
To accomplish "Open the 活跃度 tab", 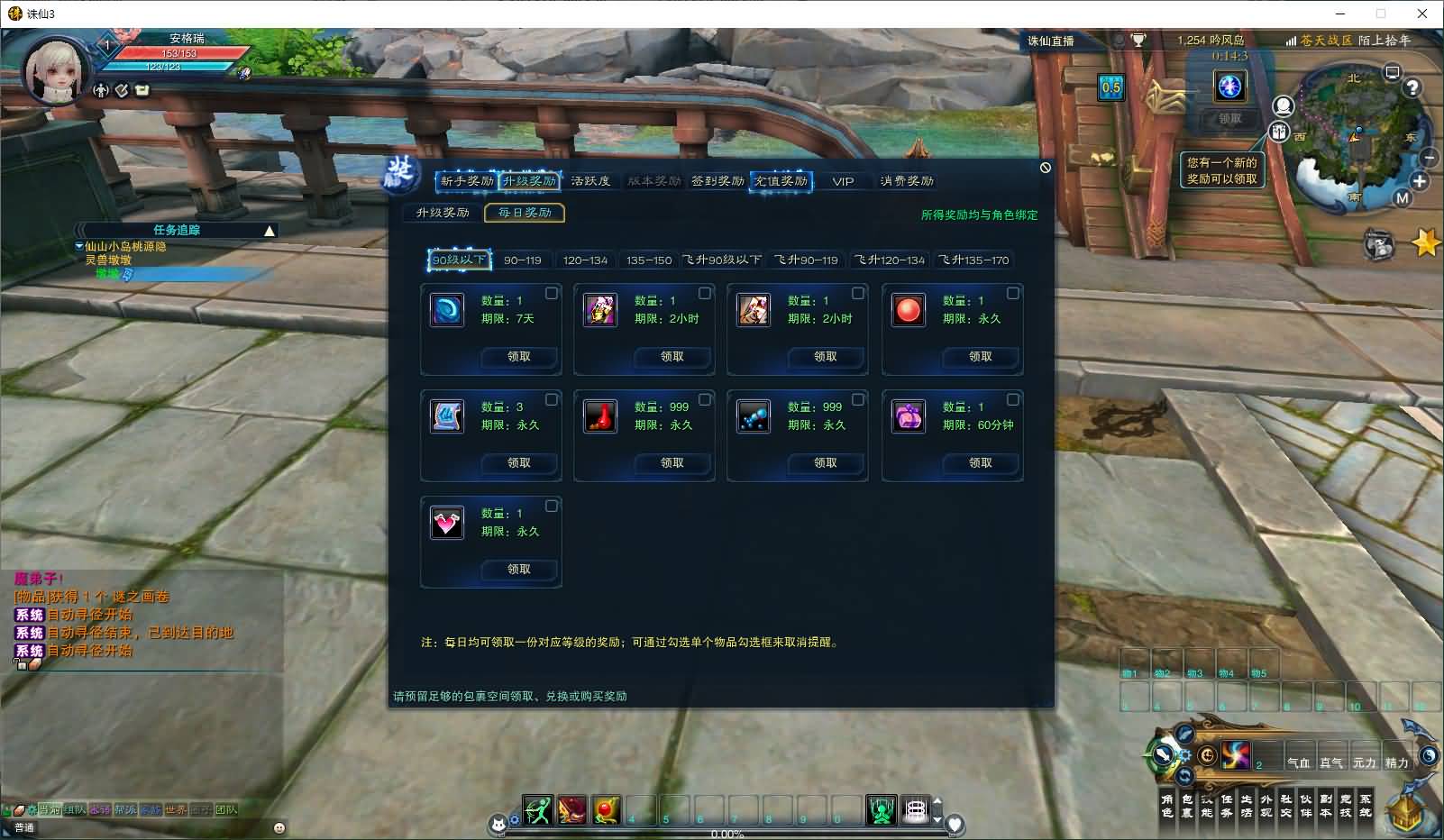I will pos(590,181).
